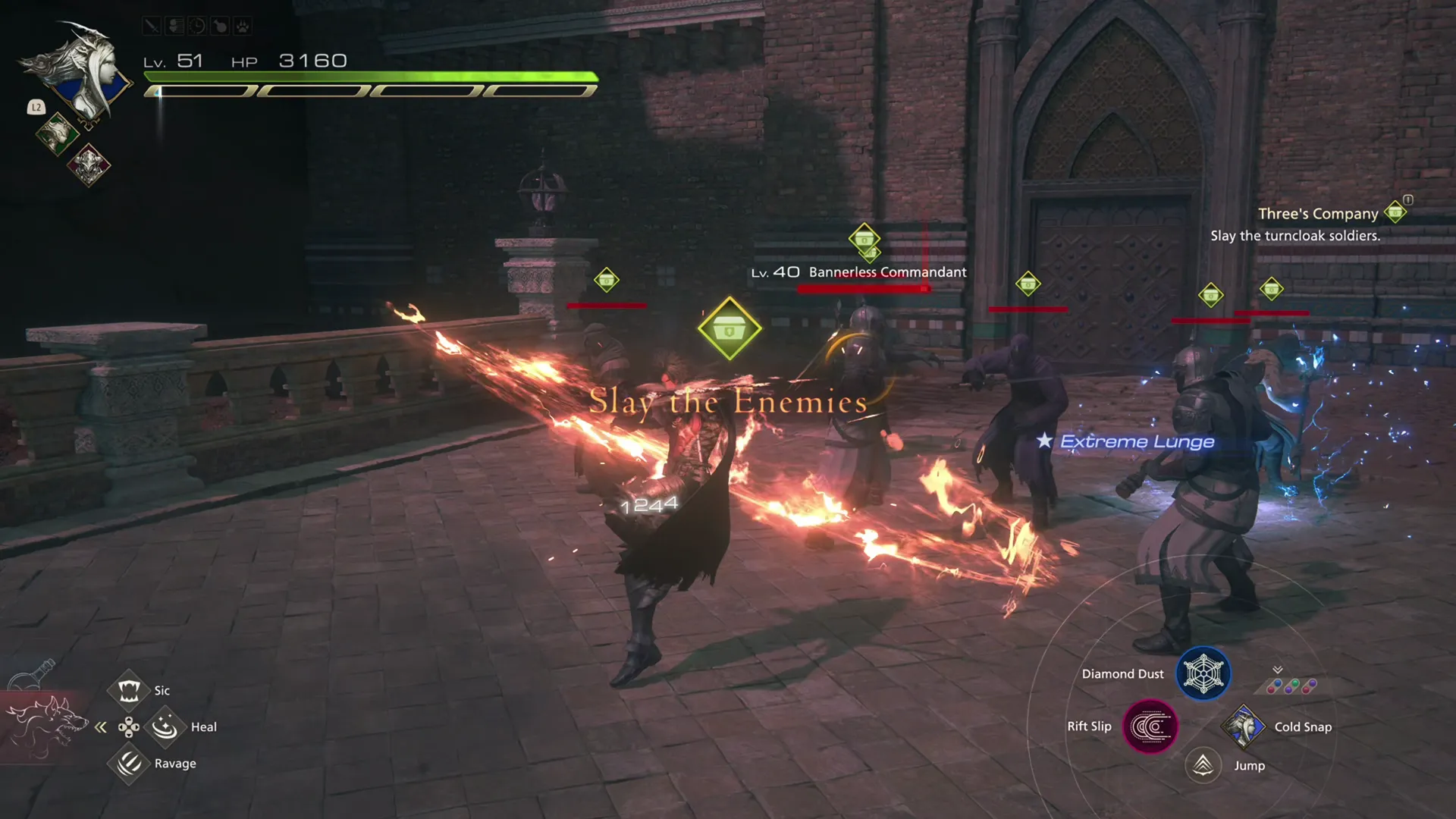This screenshot has width=1456, height=819.
Task: Select the Jump action icon
Action: (x=1202, y=765)
